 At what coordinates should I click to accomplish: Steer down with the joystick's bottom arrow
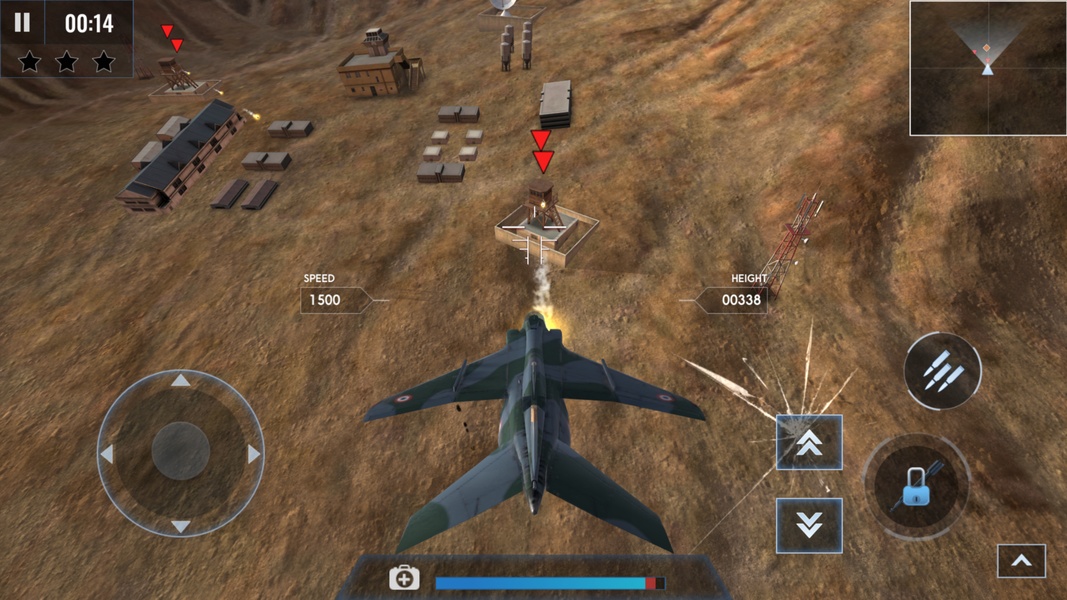click(x=180, y=526)
